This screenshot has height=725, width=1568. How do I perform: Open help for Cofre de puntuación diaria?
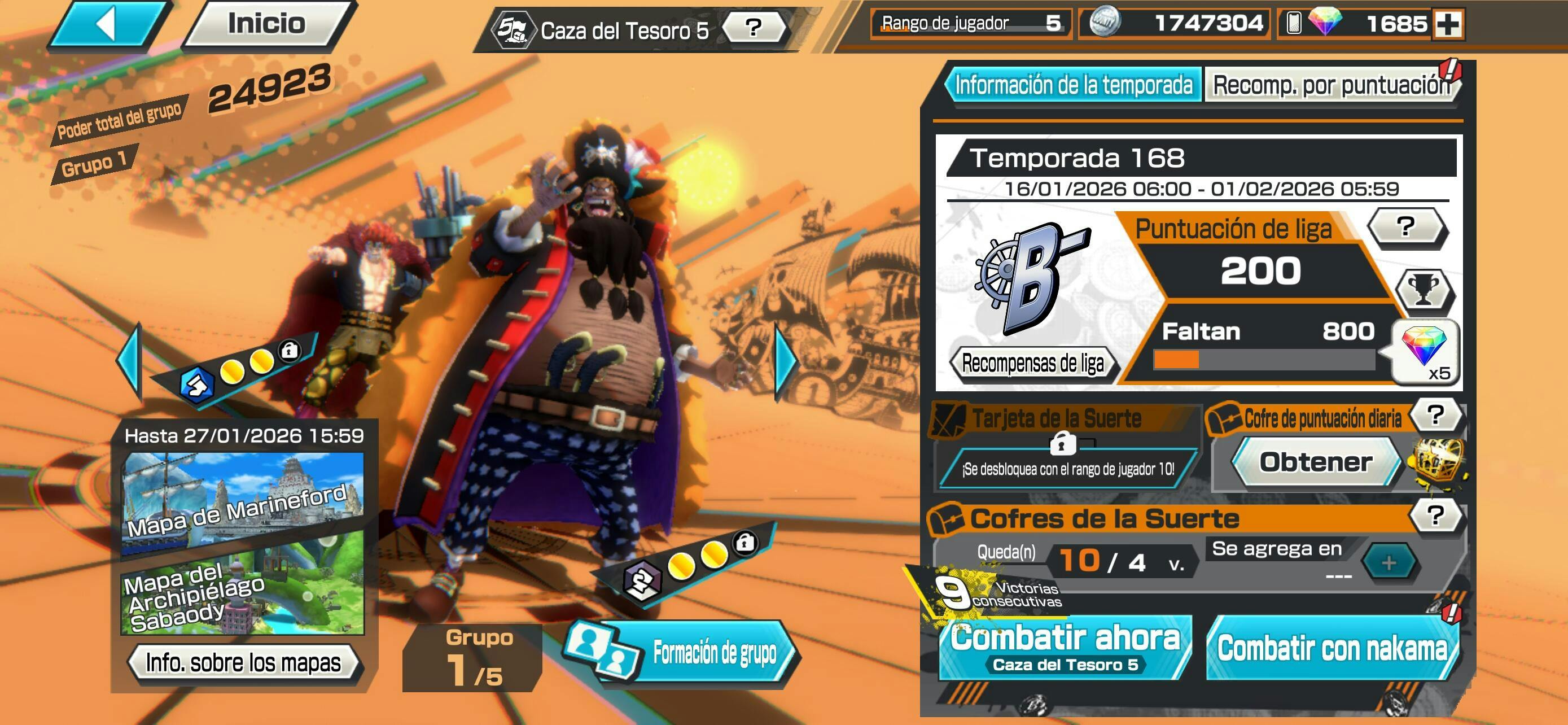coord(1436,416)
